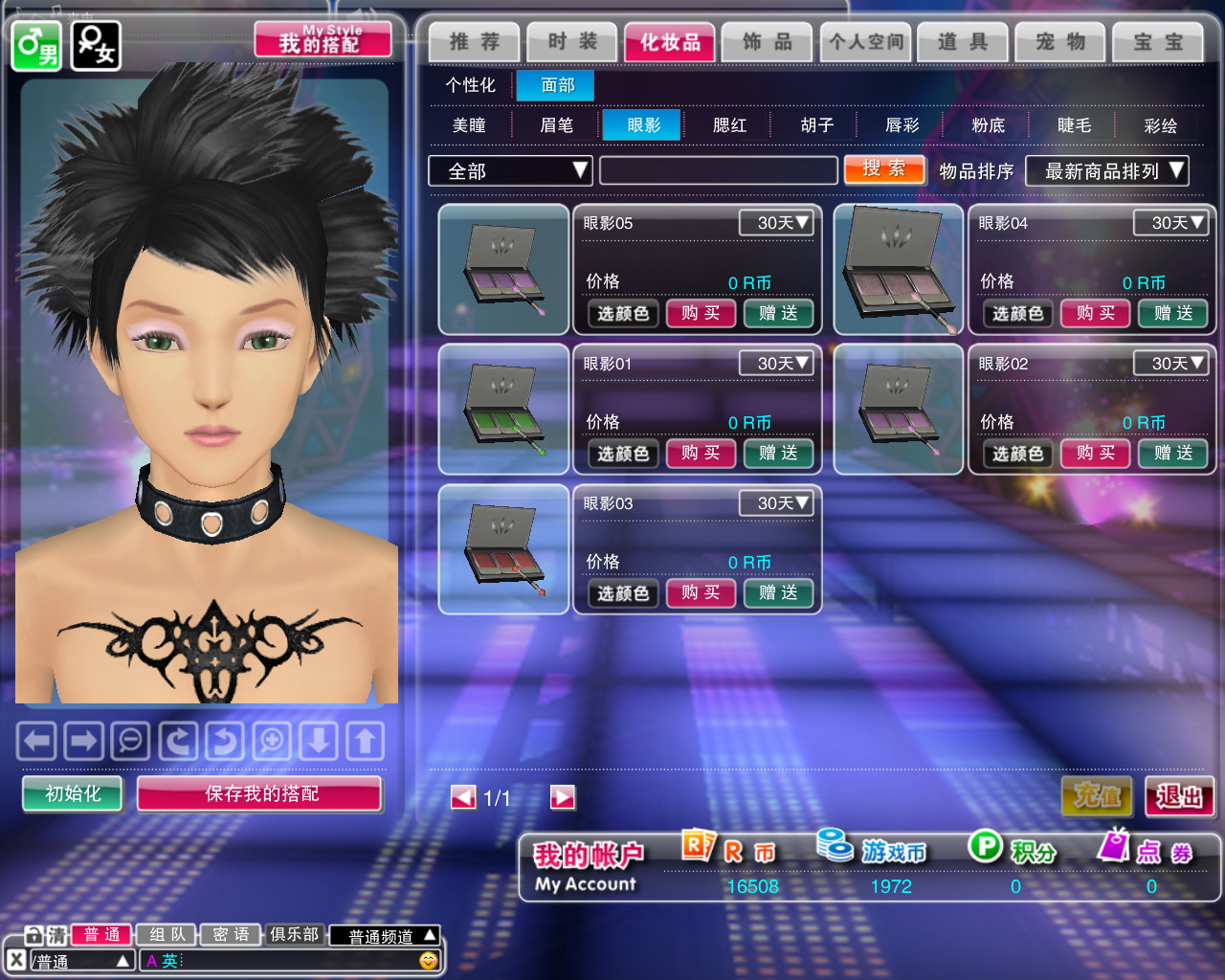Choose the 眉笔 eyebrow pencil category
The image size is (1225, 980).
coord(556,125)
